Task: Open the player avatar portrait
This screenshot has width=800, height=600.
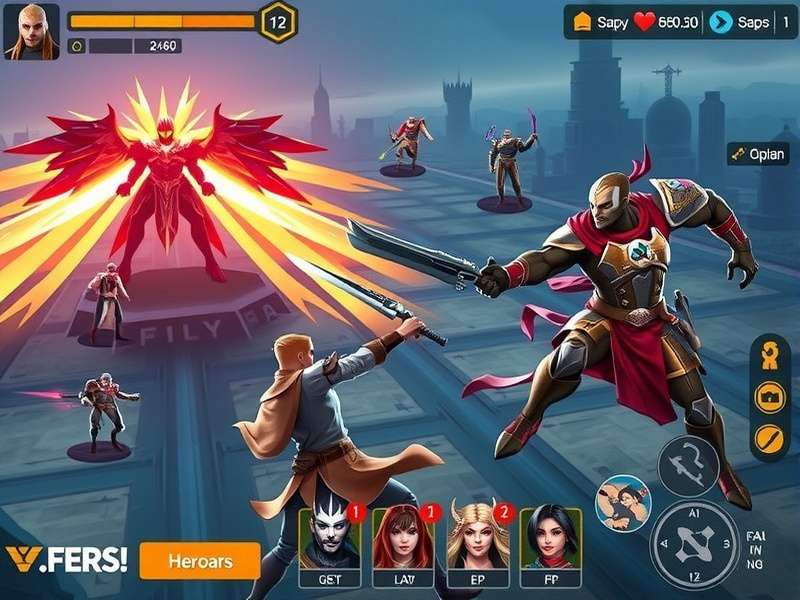Action: tap(31, 31)
